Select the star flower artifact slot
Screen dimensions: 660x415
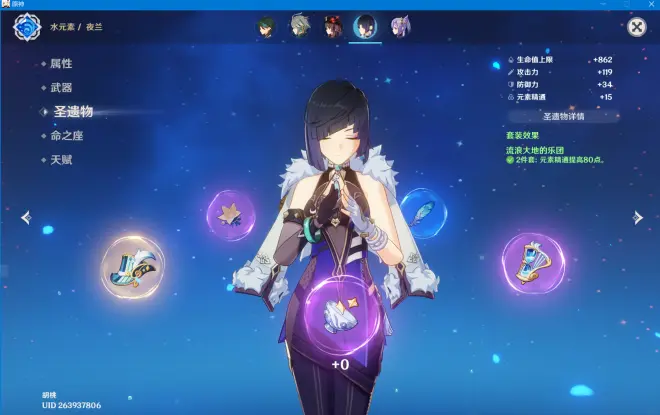tap(232, 213)
